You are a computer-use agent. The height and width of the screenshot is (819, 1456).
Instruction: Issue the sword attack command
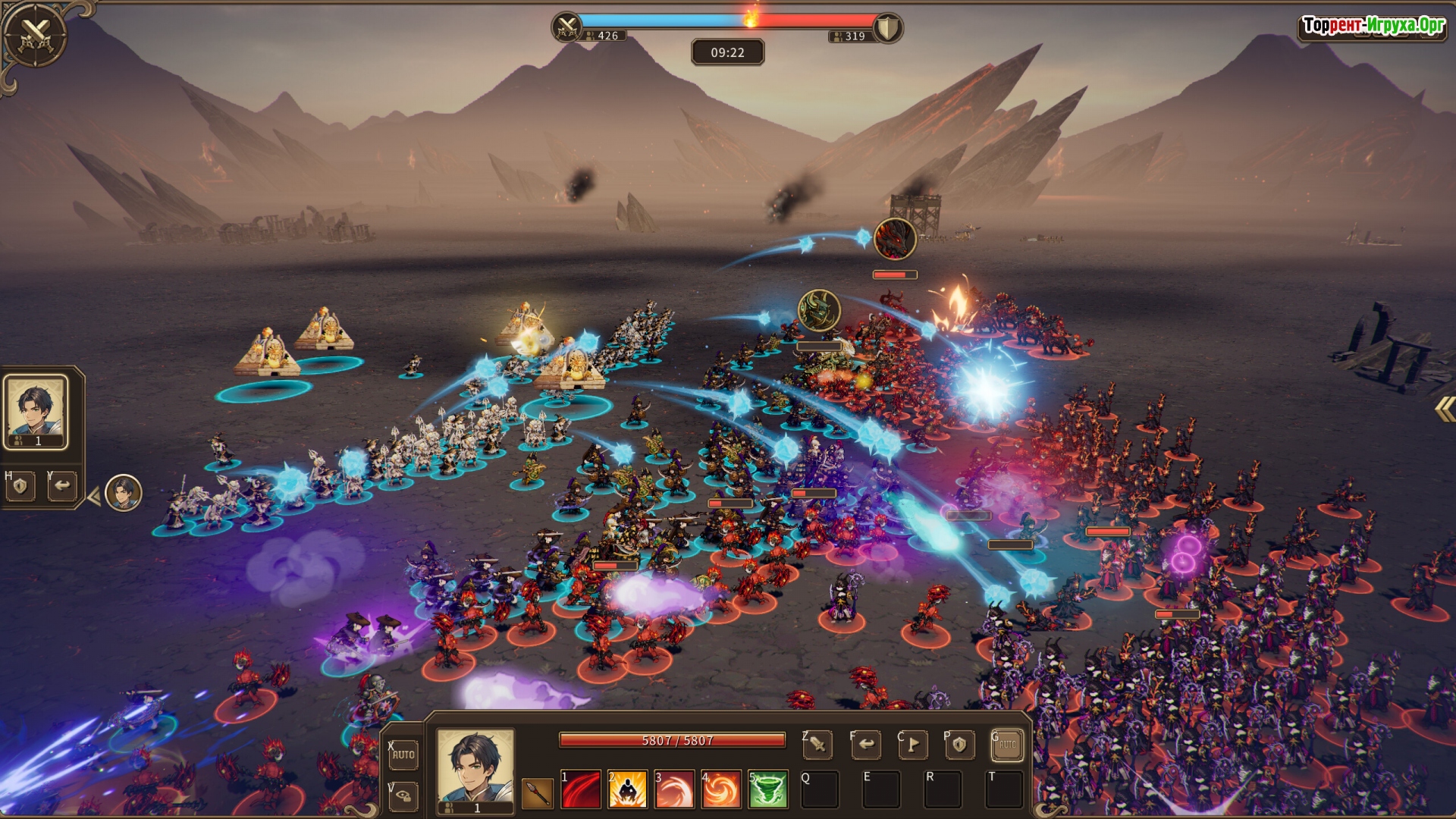[x=817, y=745]
